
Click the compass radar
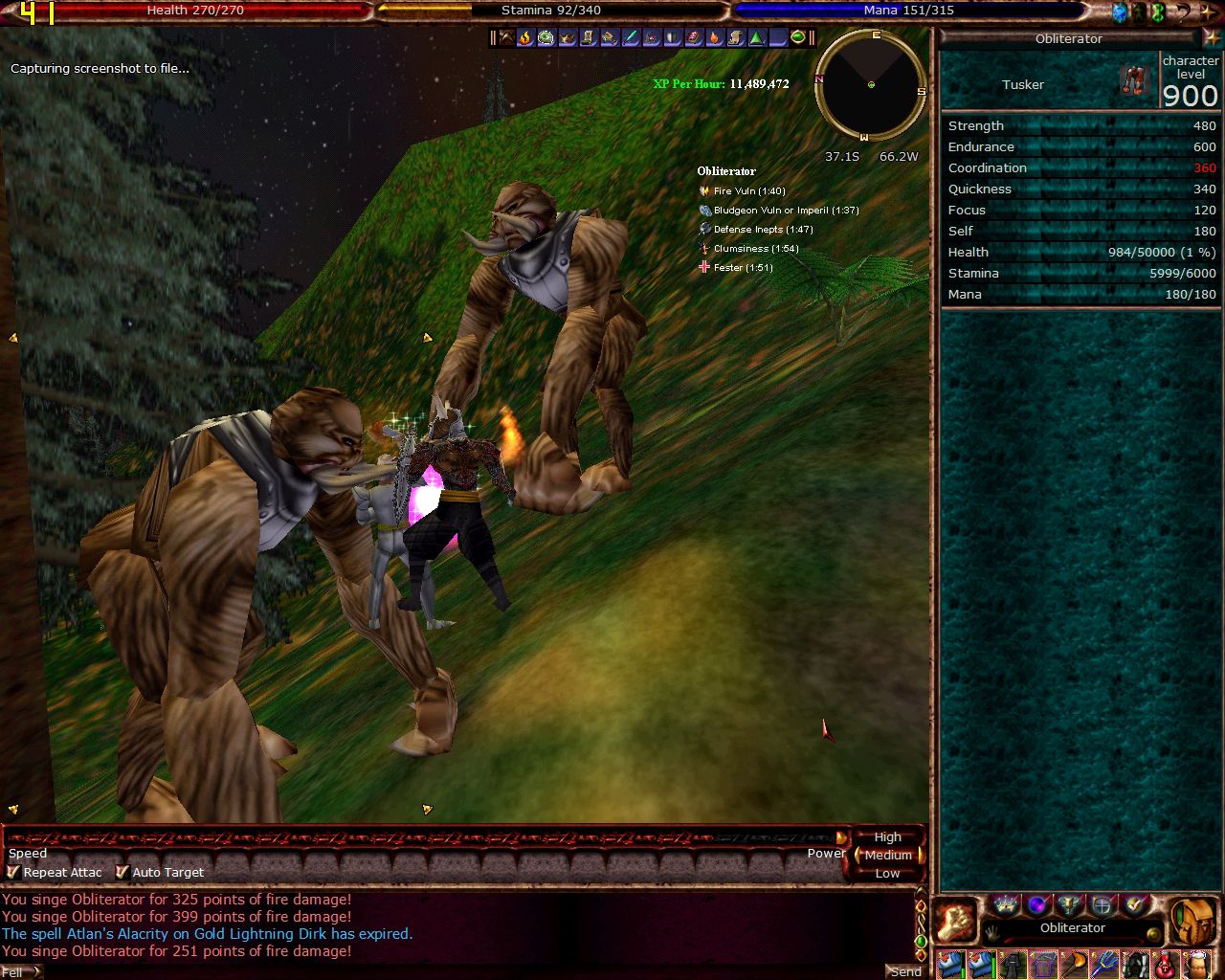click(x=870, y=85)
